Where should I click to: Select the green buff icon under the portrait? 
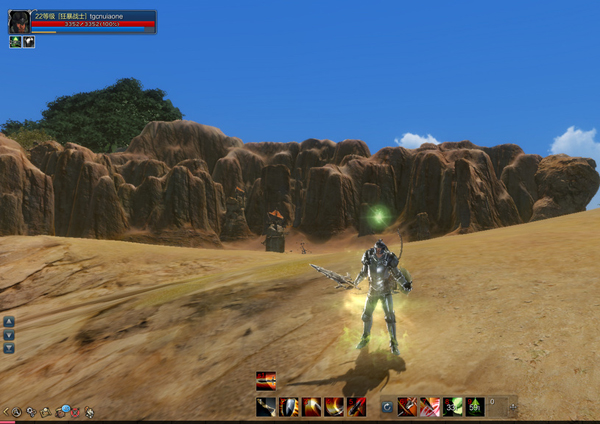click(x=16, y=42)
